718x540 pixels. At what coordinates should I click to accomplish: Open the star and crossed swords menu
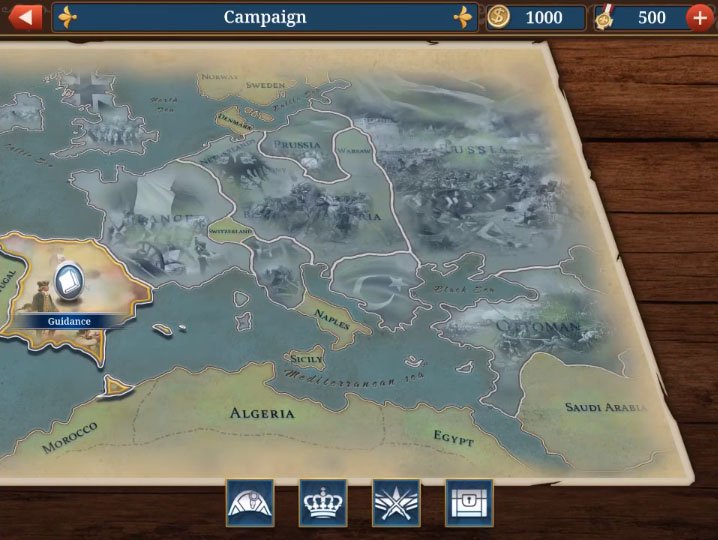[x=396, y=502]
